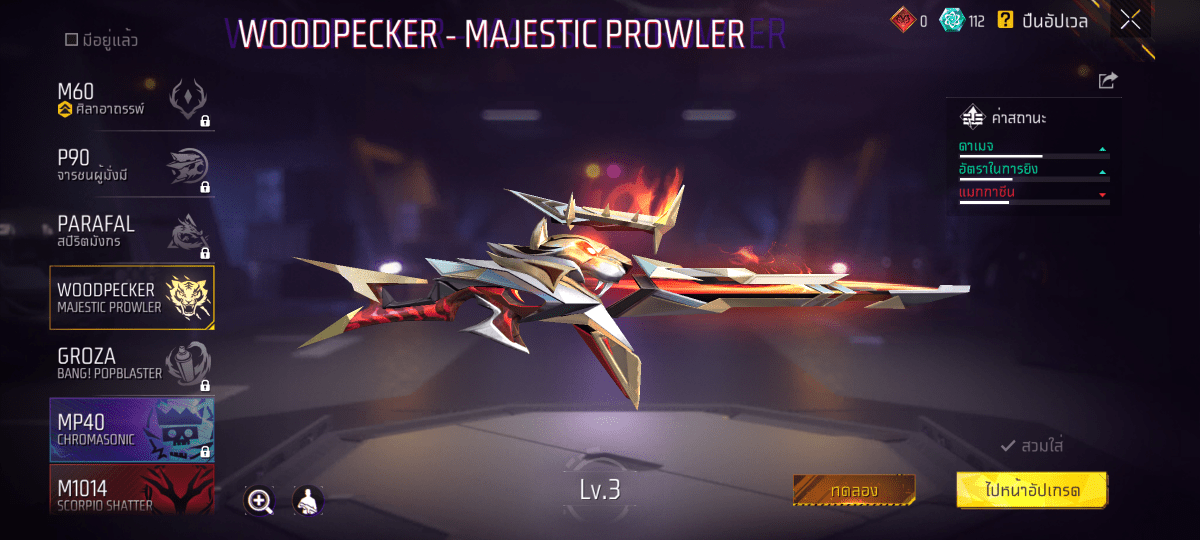Toggle the มีอยู่แล้ว owned filter checkbox
Screen dimensions: 1200x540
[71, 41]
